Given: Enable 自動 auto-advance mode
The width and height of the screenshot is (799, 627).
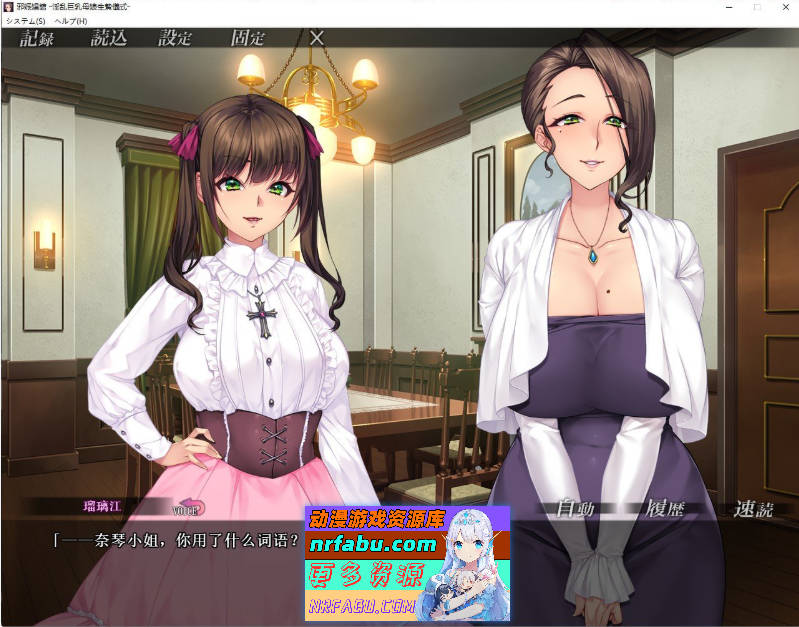Looking at the screenshot, I should click(x=575, y=509).
